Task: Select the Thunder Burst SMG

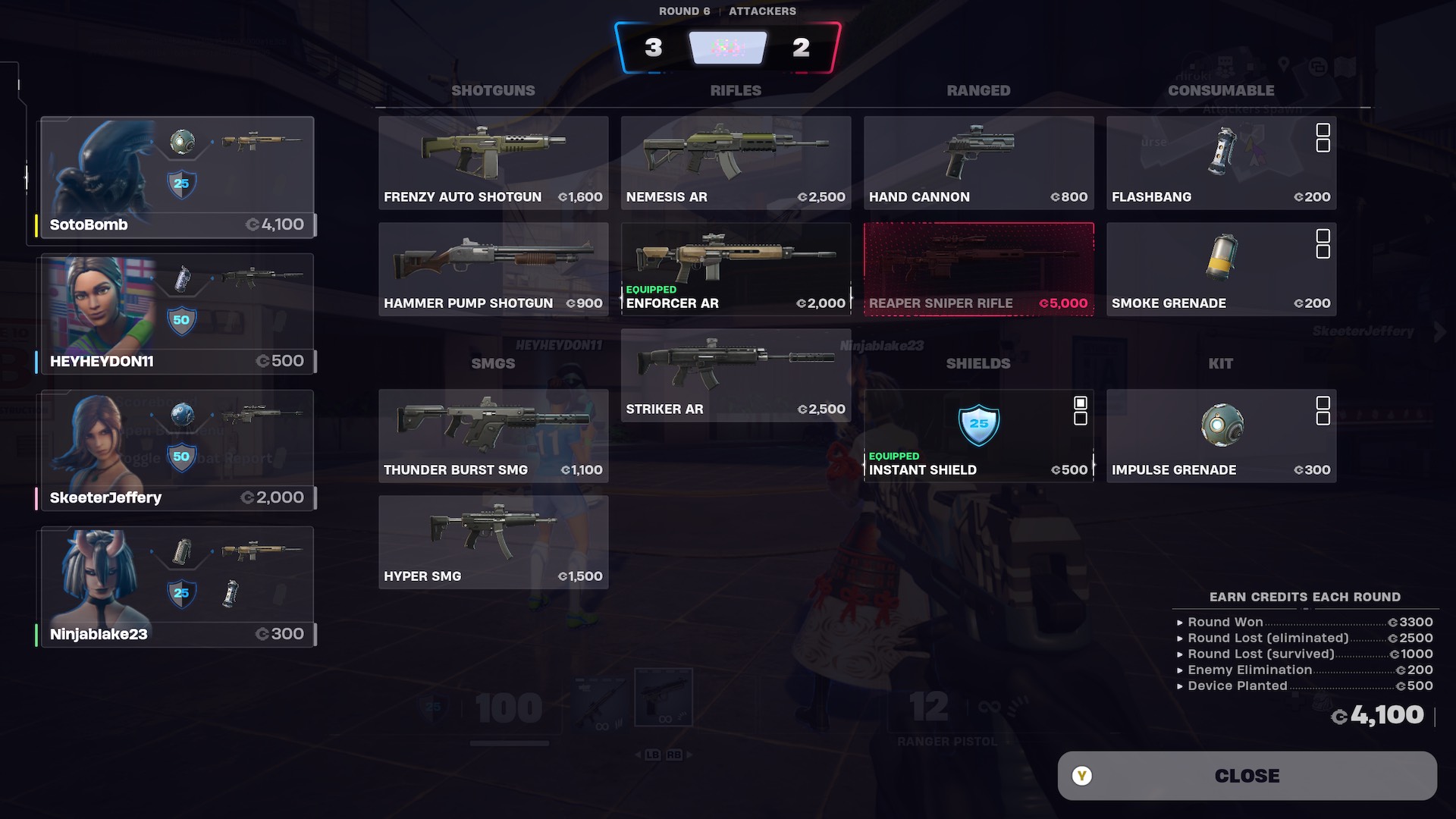Action: [493, 435]
